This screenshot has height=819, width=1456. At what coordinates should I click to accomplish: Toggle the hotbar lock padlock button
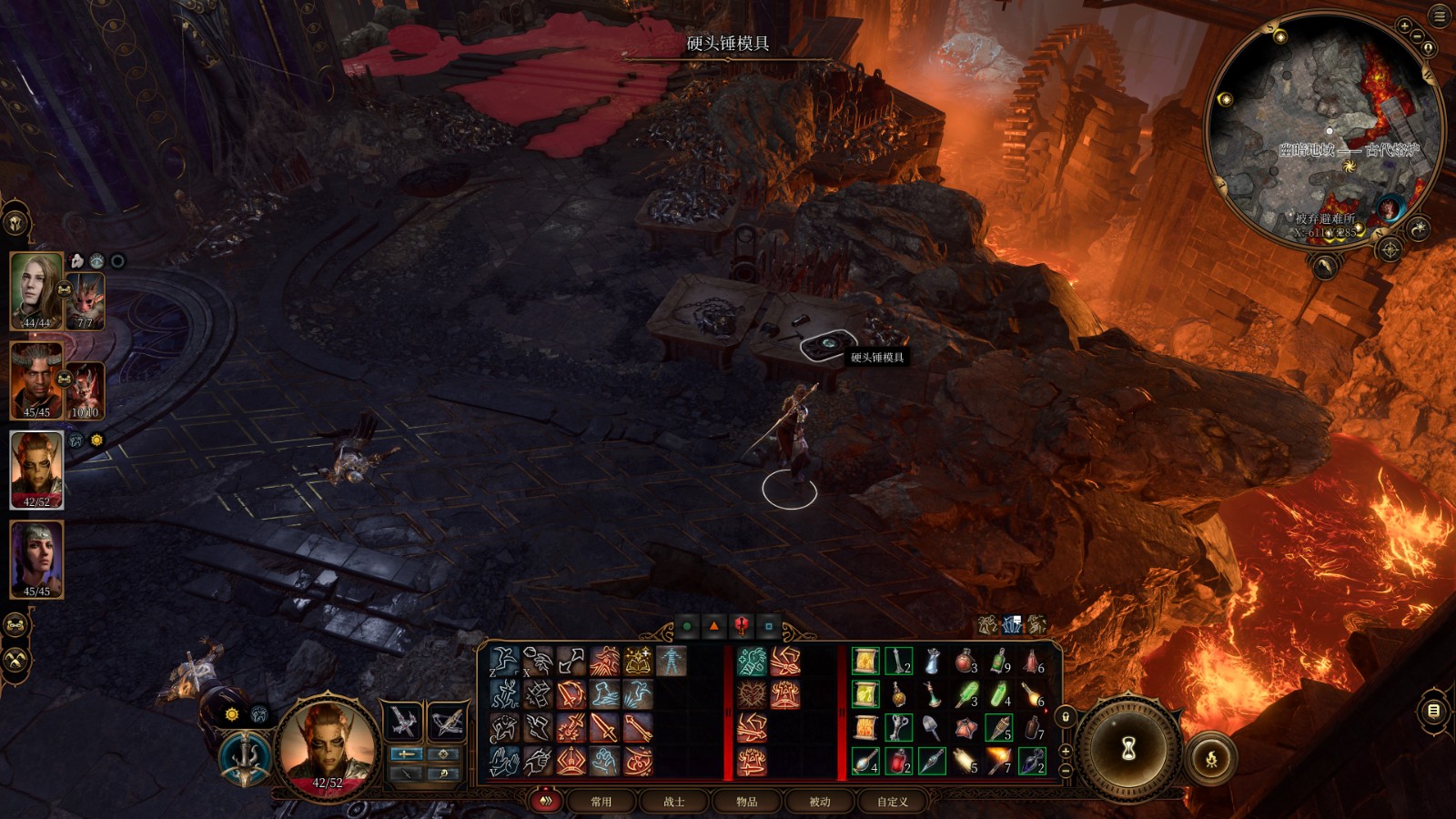click(x=1066, y=716)
